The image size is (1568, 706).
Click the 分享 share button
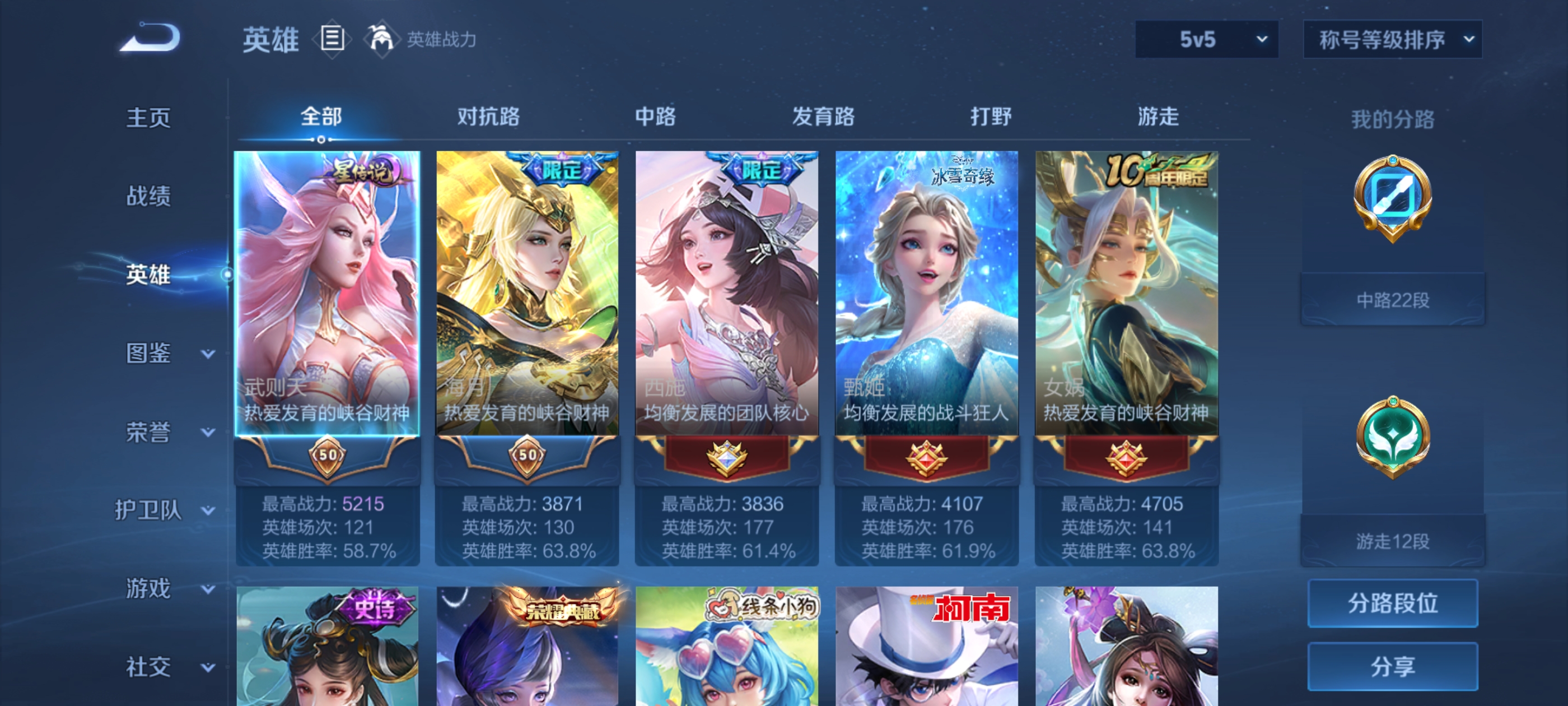(x=1393, y=666)
